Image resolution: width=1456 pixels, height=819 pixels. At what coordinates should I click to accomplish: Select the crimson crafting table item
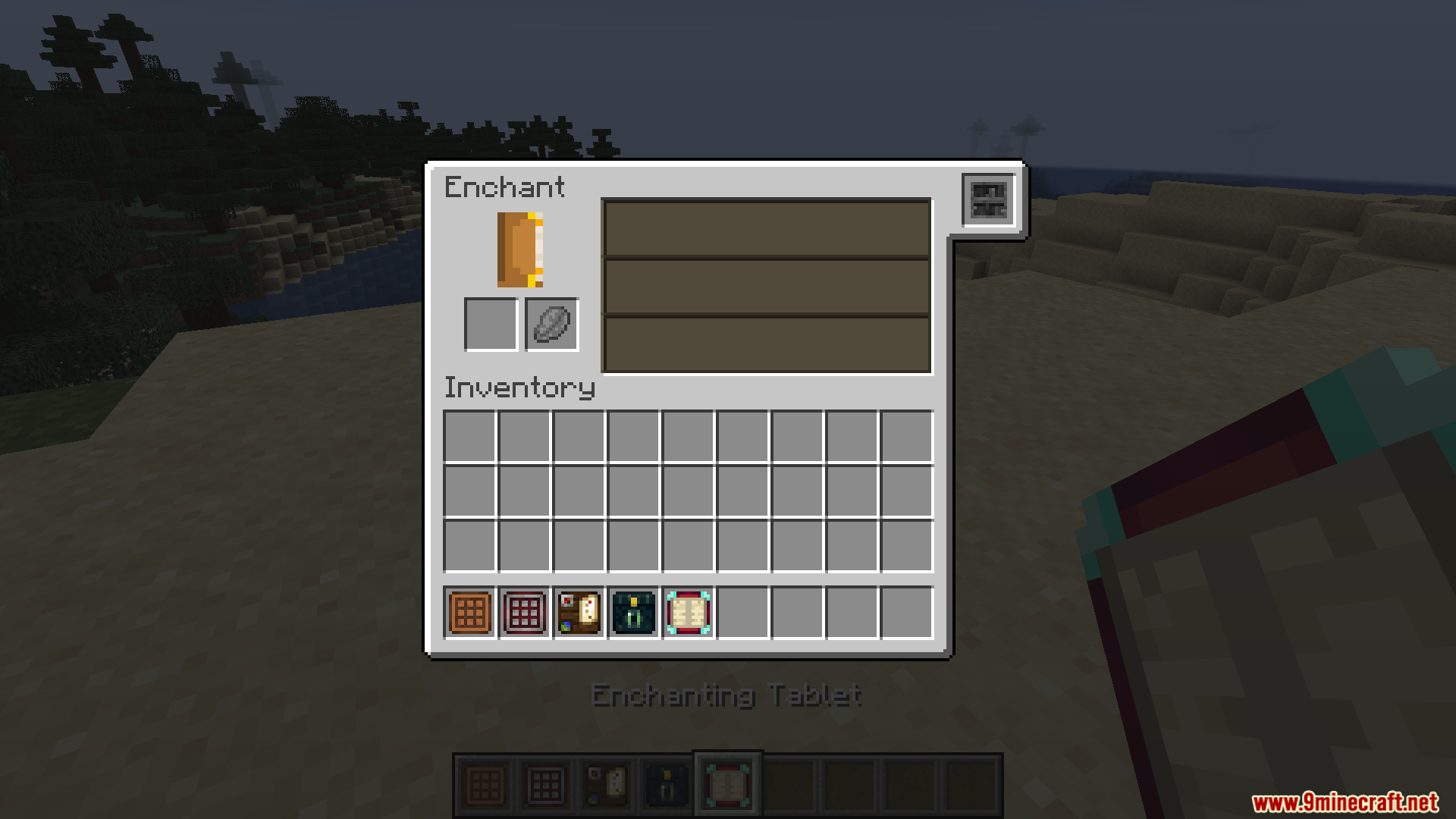pos(523,613)
